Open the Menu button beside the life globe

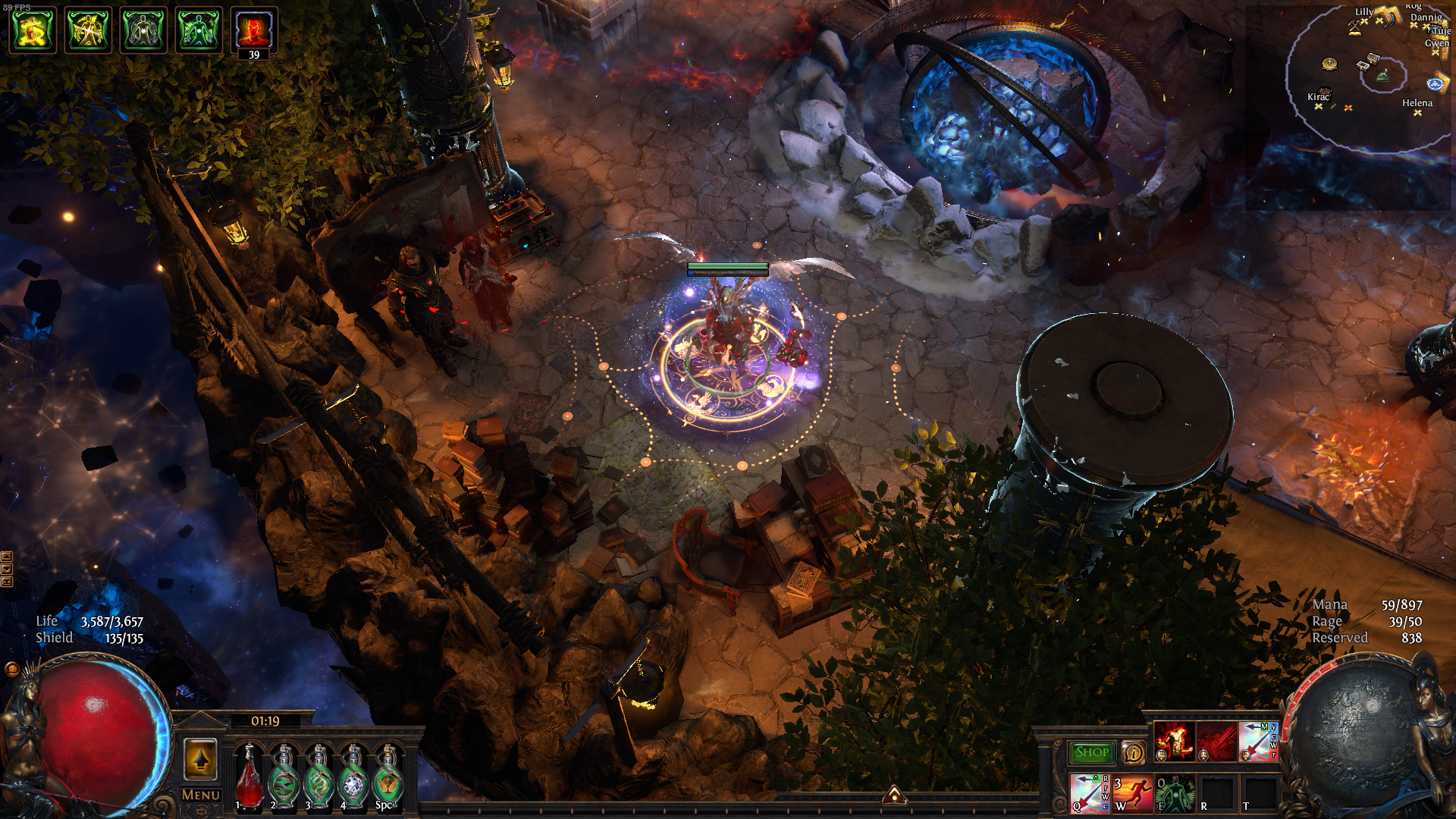[x=201, y=795]
